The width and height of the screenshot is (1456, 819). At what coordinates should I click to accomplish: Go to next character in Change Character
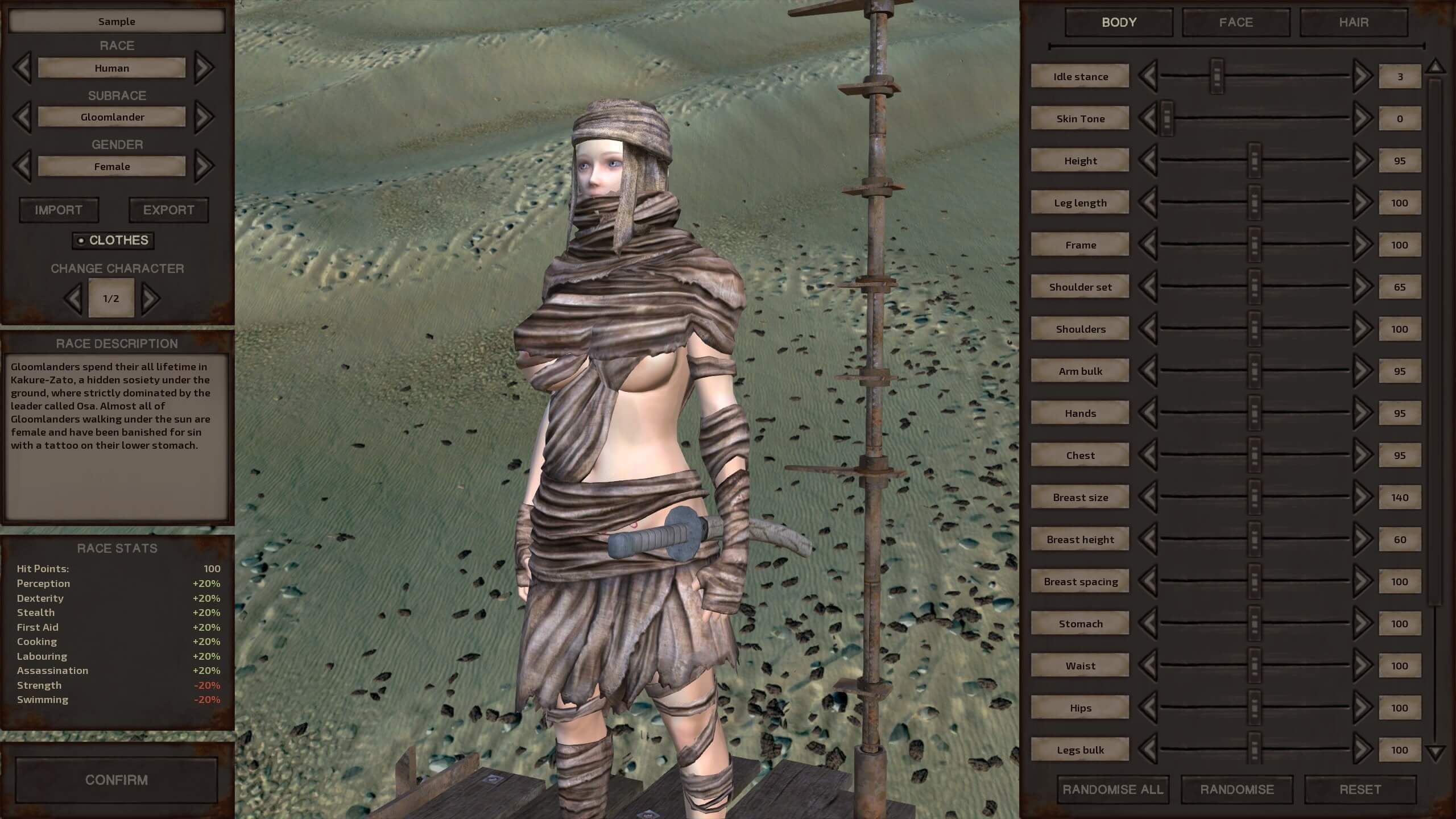[150, 298]
